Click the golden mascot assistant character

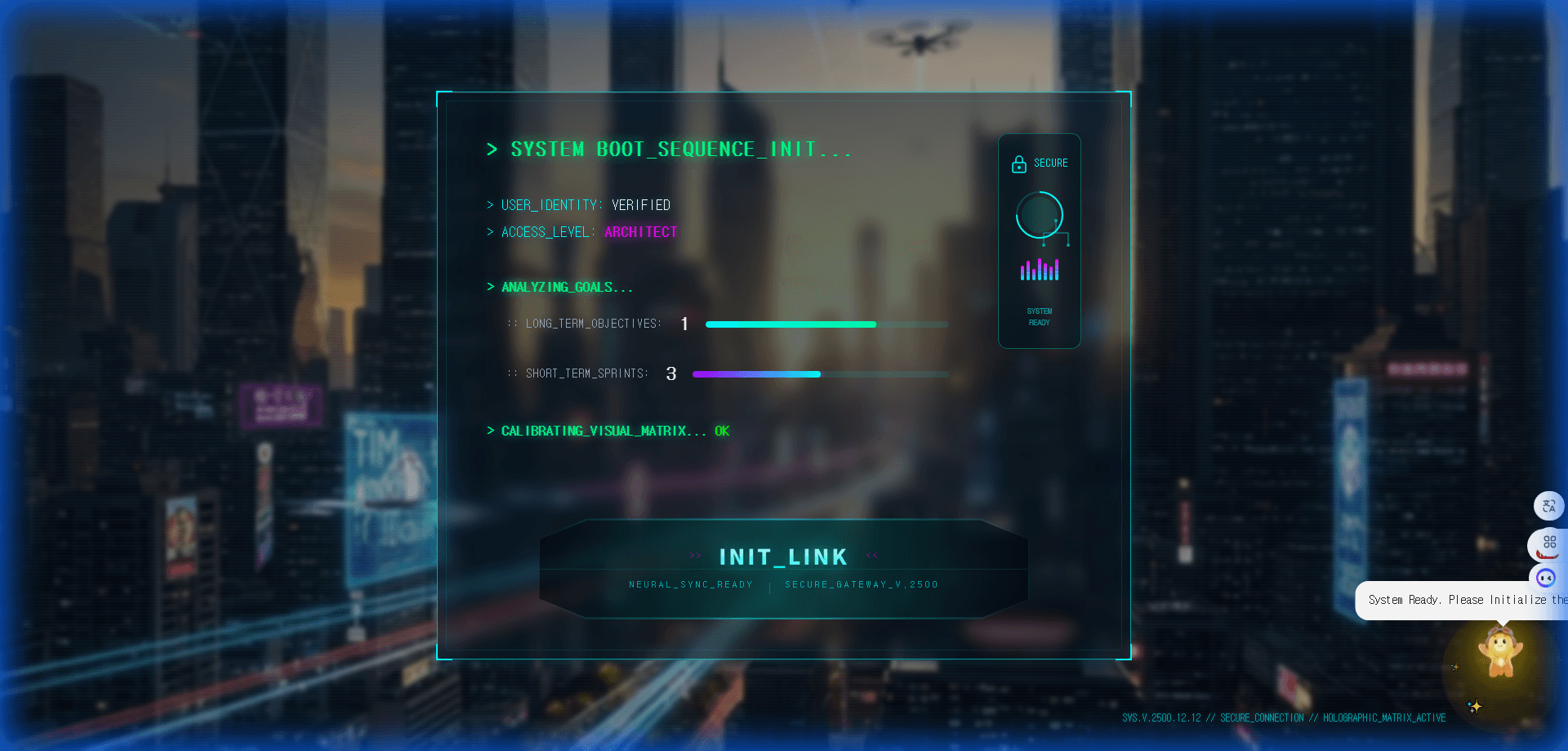coord(1500,654)
